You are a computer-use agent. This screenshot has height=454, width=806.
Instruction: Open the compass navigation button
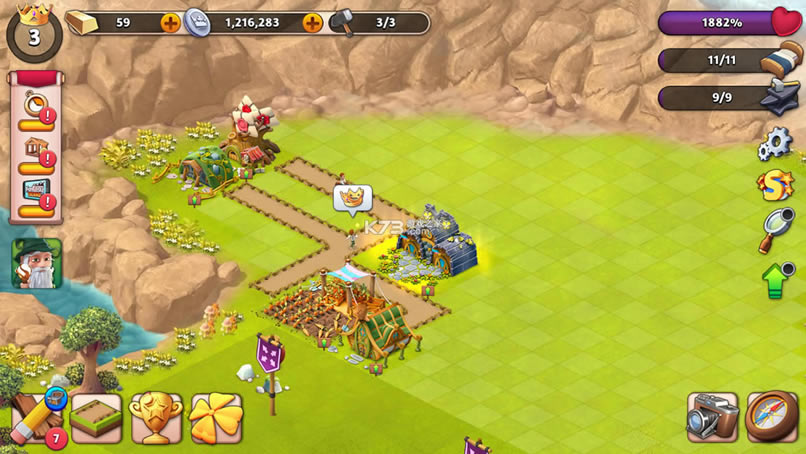[x=772, y=418]
